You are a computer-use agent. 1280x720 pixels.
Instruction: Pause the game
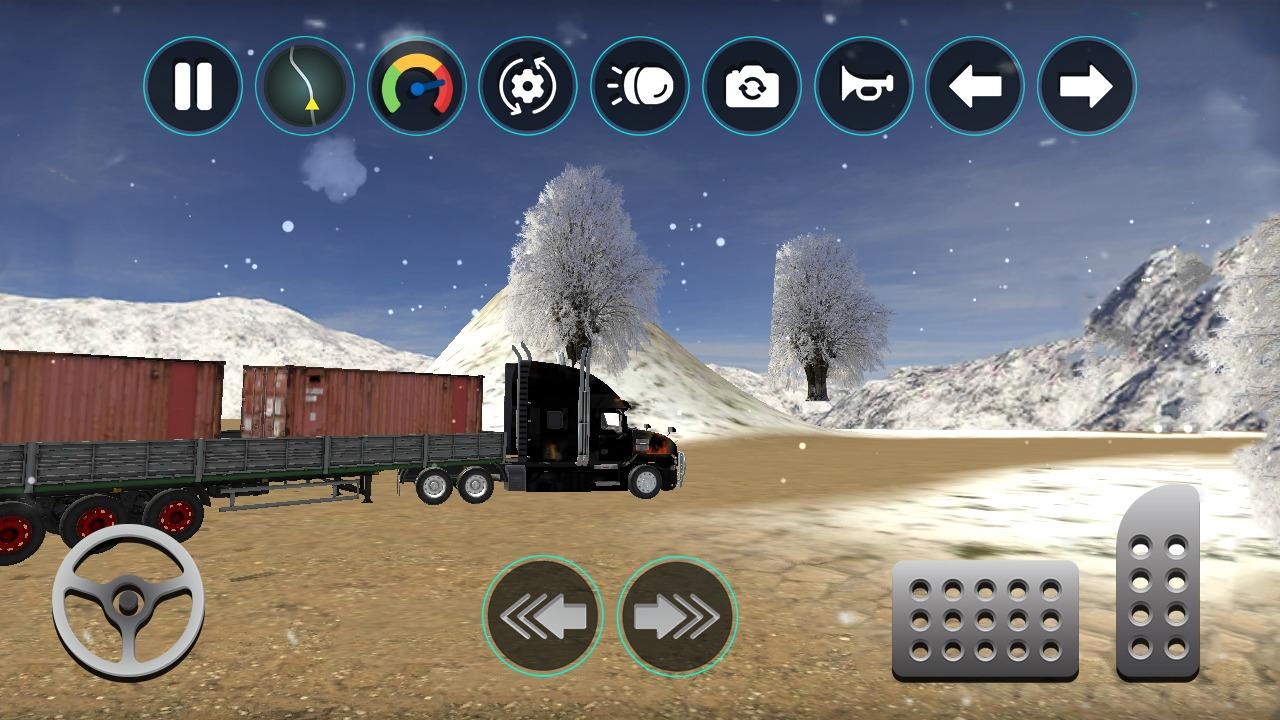pyautogui.click(x=193, y=86)
